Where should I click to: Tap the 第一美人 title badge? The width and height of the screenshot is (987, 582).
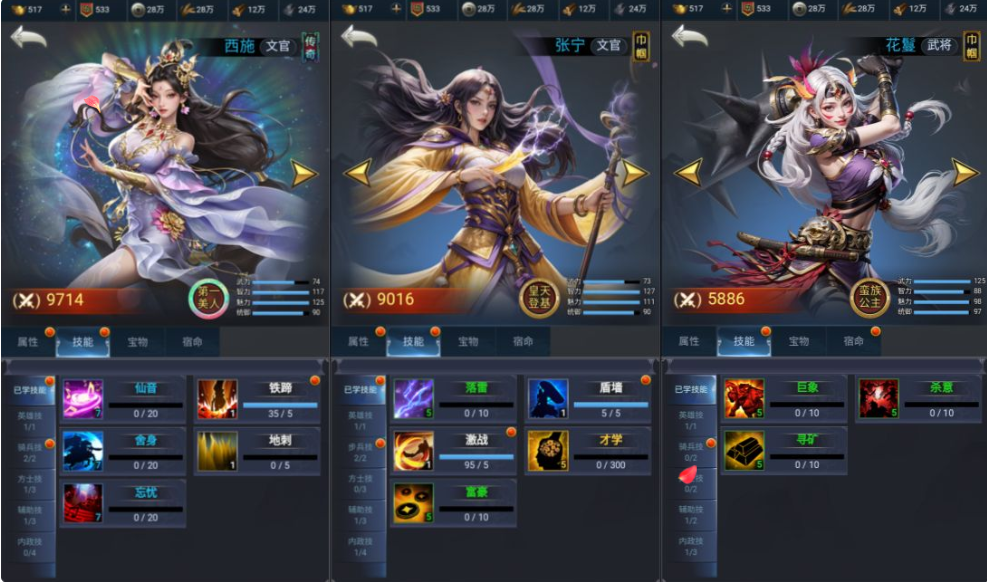[209, 296]
